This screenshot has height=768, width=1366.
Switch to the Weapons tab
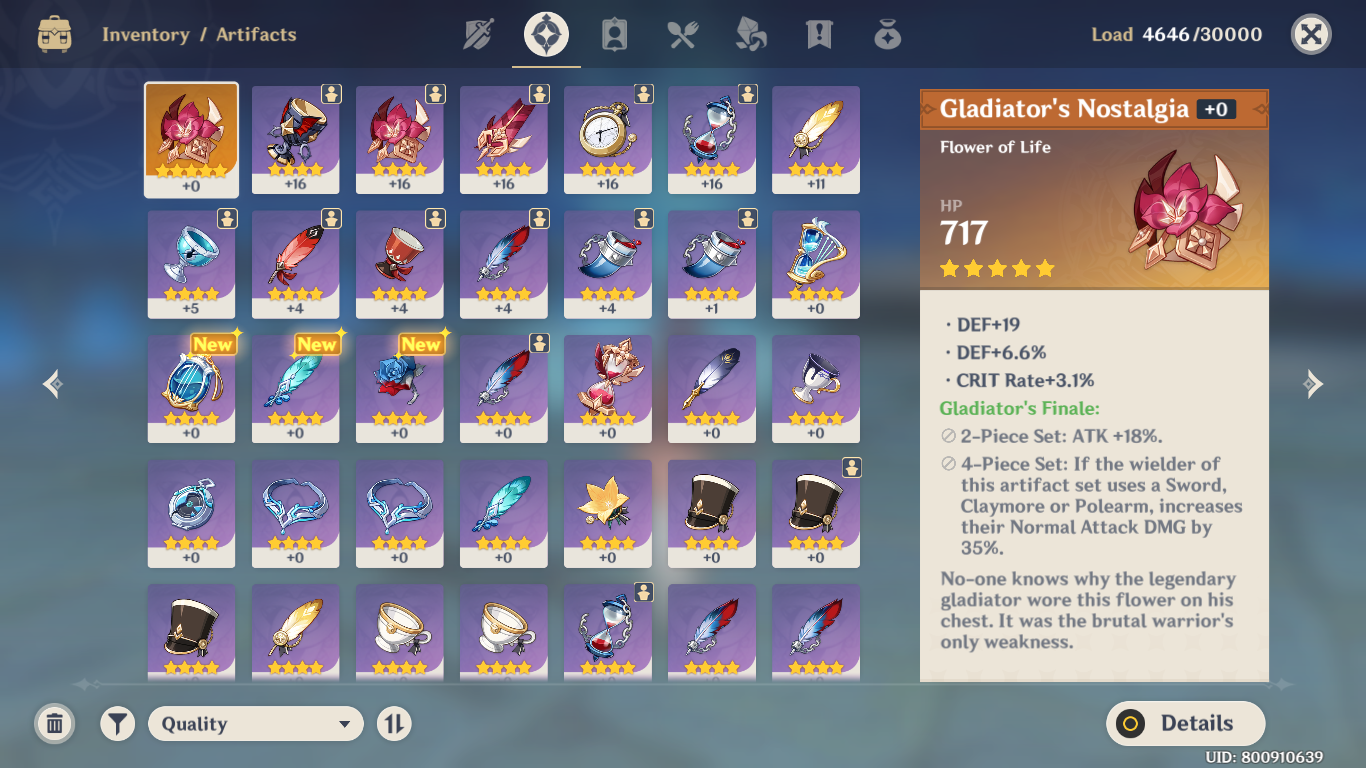click(x=479, y=35)
